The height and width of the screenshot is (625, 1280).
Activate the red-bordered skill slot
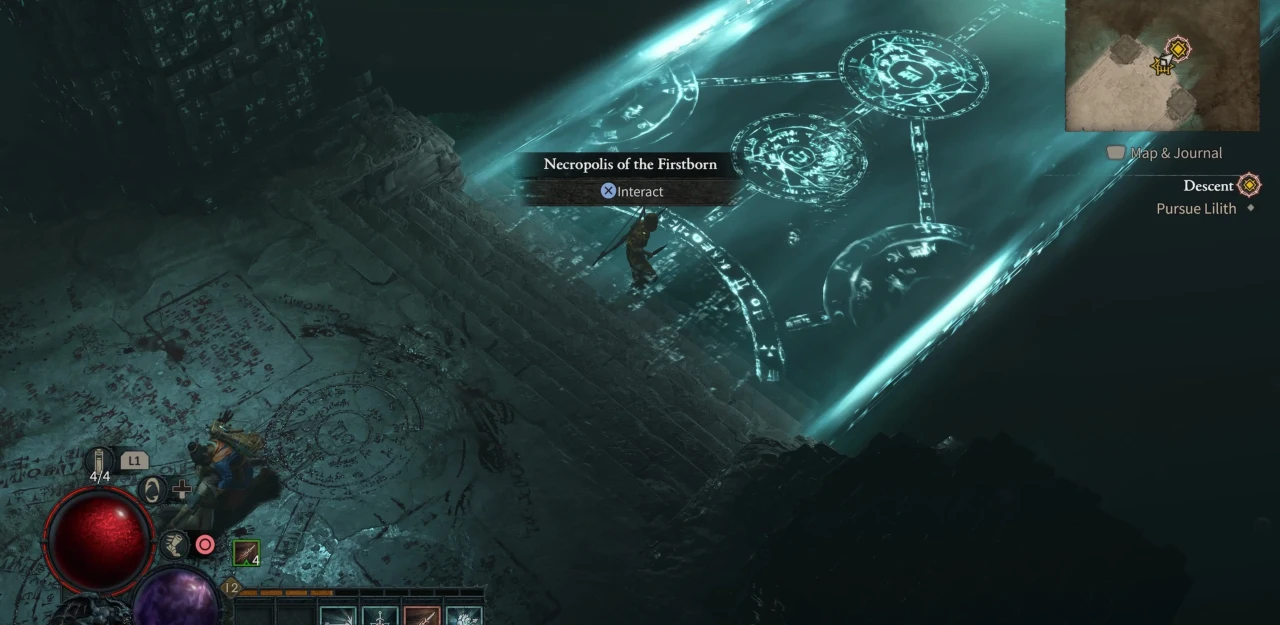coord(422,615)
